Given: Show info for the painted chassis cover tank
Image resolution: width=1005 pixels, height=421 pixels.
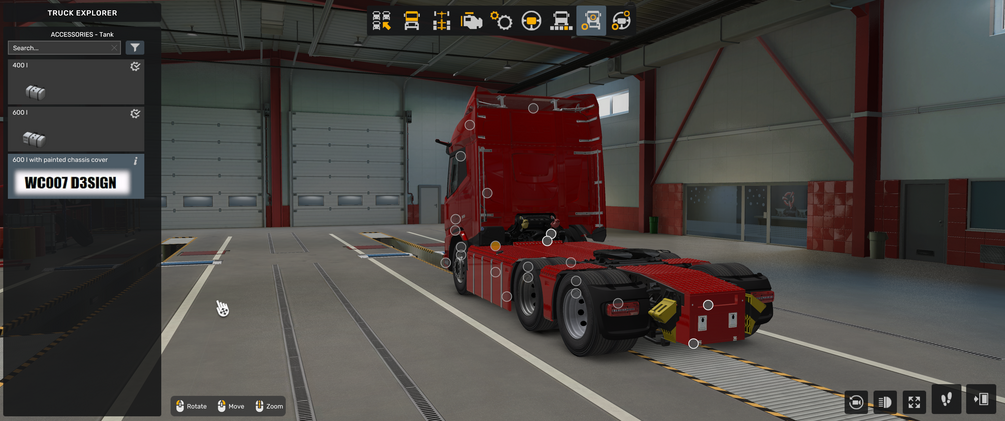Looking at the screenshot, I should coord(136,161).
